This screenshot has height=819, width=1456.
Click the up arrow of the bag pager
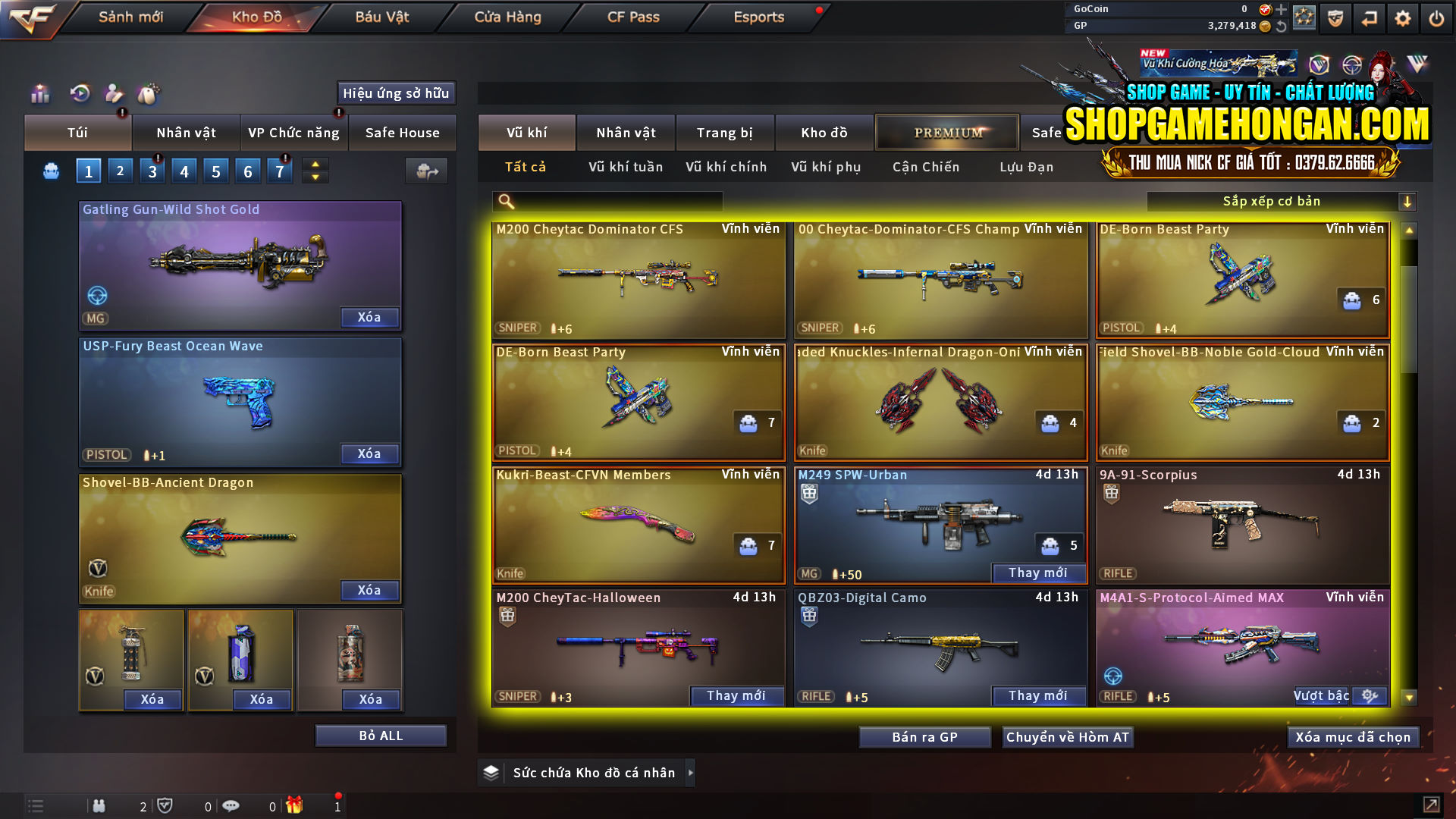[314, 164]
